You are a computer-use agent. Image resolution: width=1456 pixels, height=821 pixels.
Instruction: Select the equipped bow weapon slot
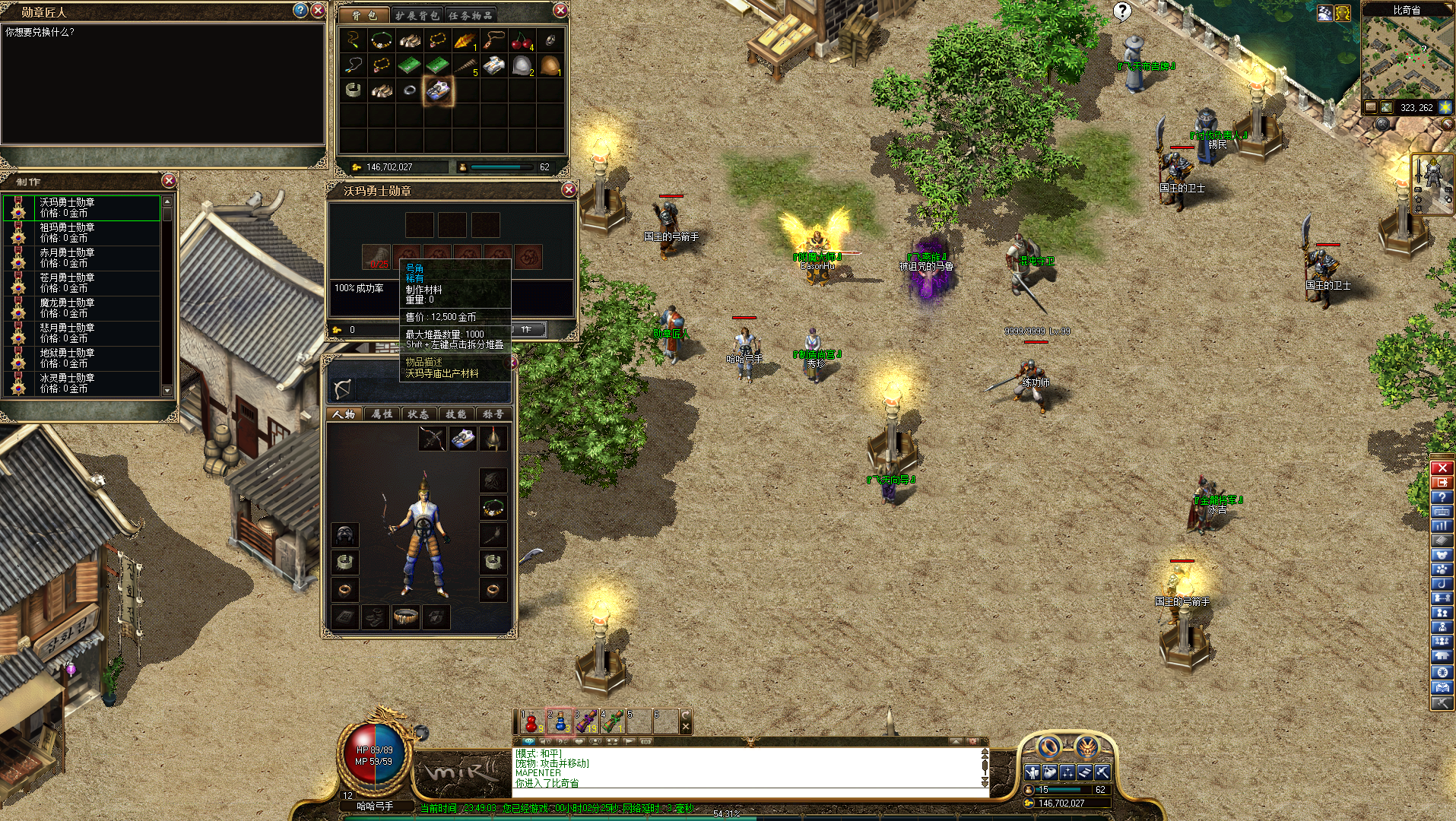[x=432, y=439]
